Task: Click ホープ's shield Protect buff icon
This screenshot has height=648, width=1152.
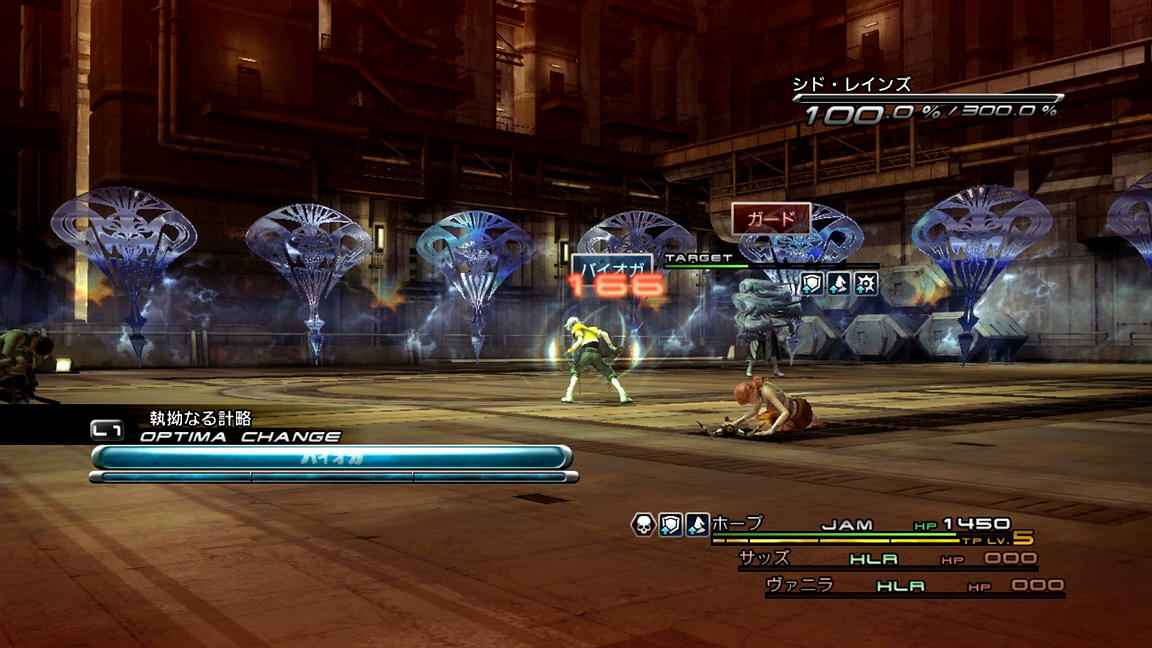Action: point(670,525)
